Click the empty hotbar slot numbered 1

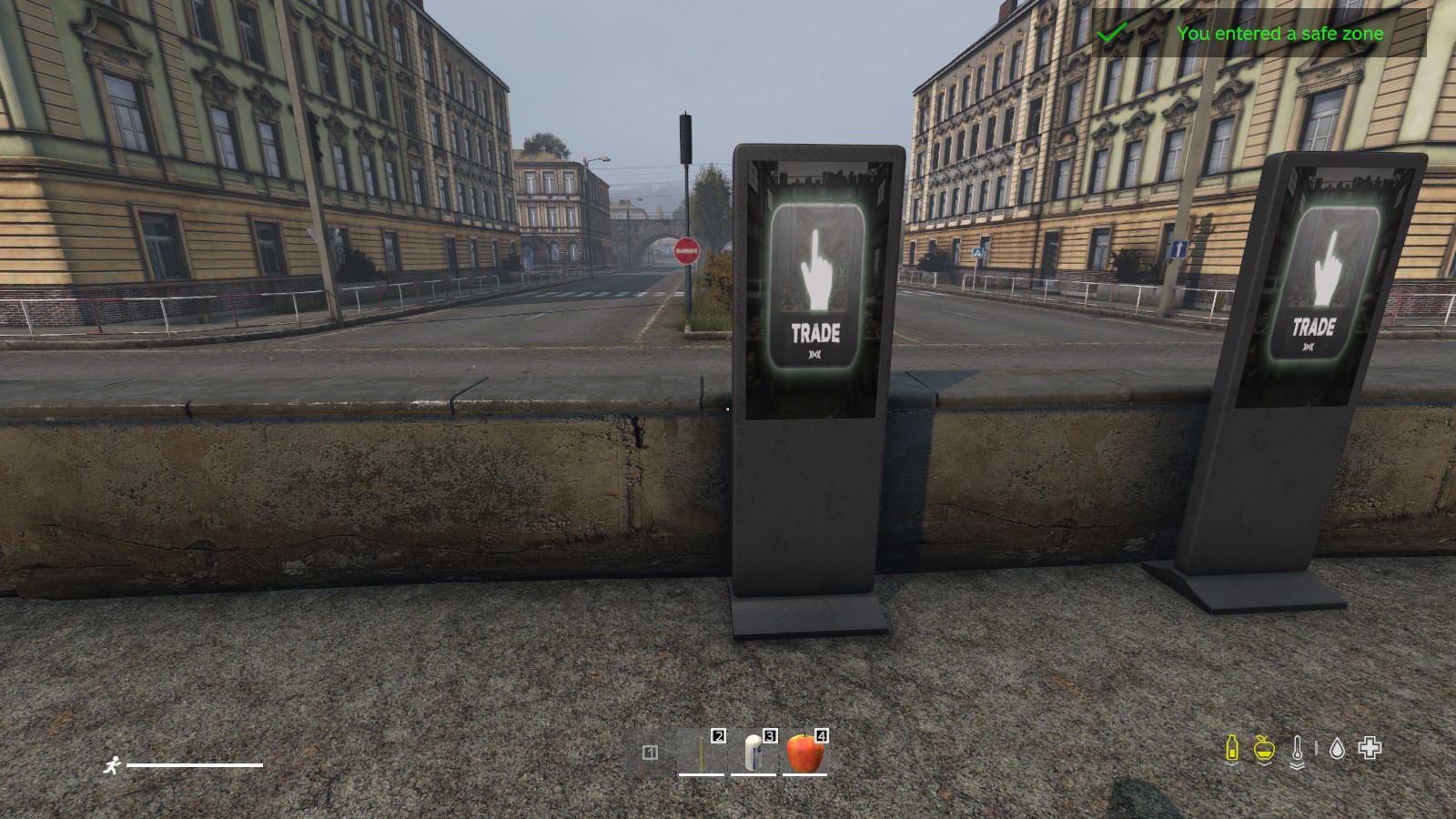pyautogui.click(x=650, y=753)
